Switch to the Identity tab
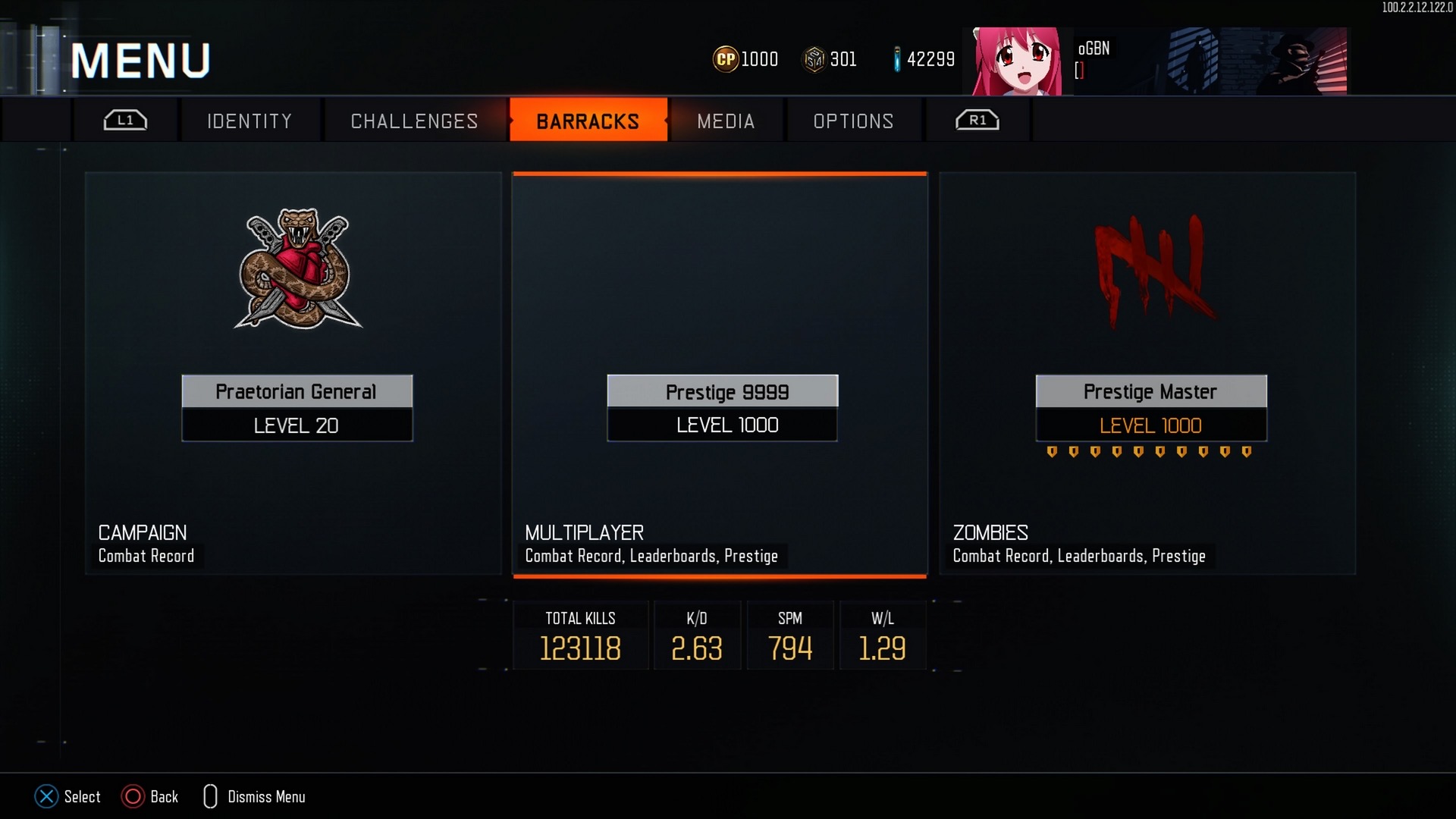1456x819 pixels. pos(249,121)
